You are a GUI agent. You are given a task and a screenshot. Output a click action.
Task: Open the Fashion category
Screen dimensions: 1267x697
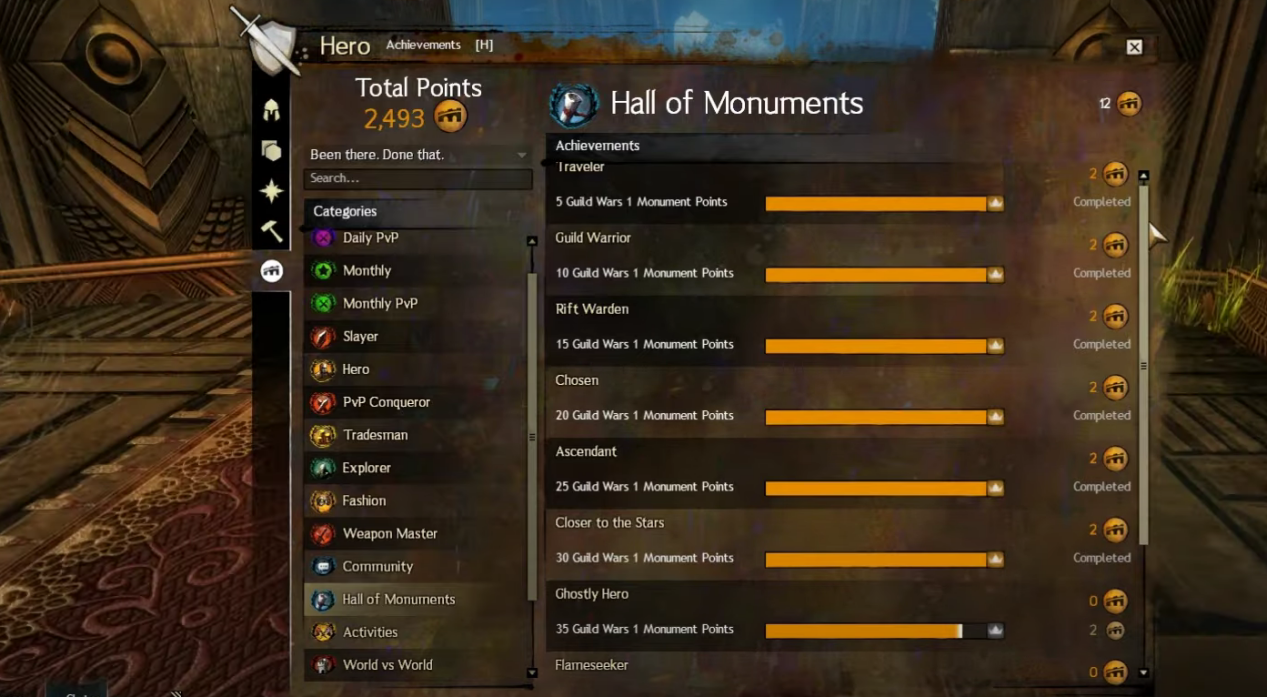364,501
